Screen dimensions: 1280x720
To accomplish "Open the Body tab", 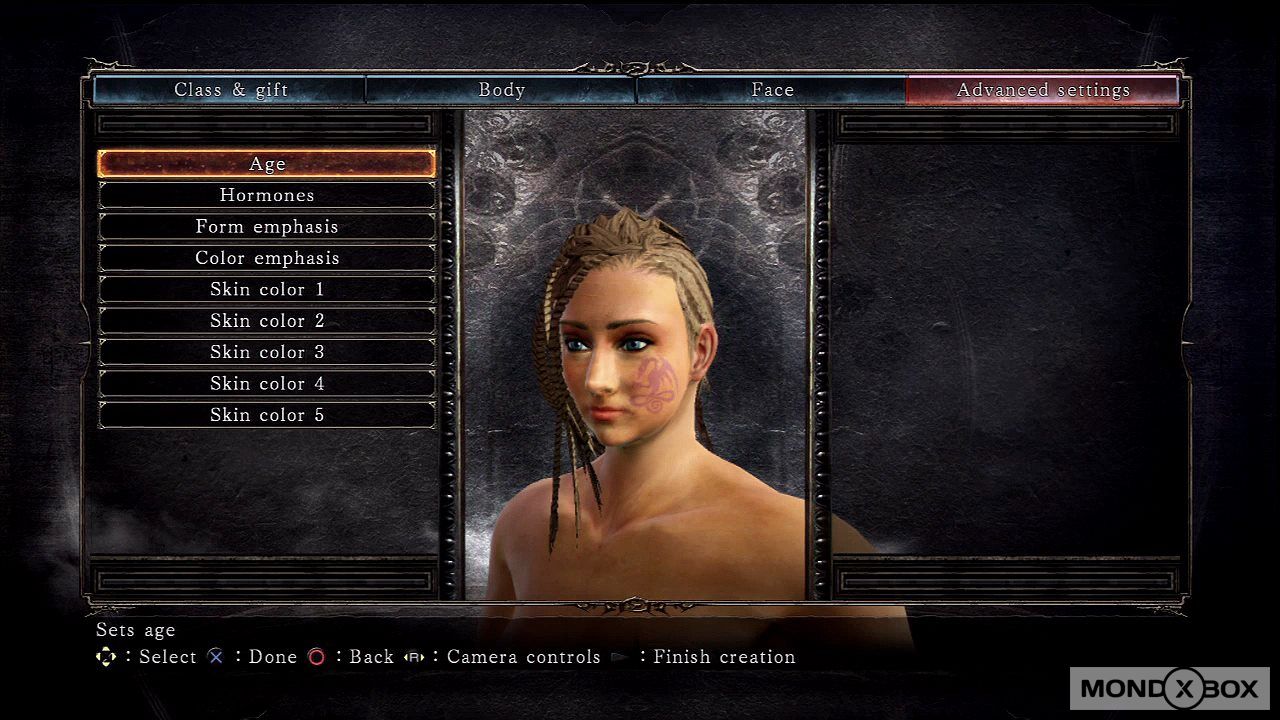I will [x=501, y=90].
